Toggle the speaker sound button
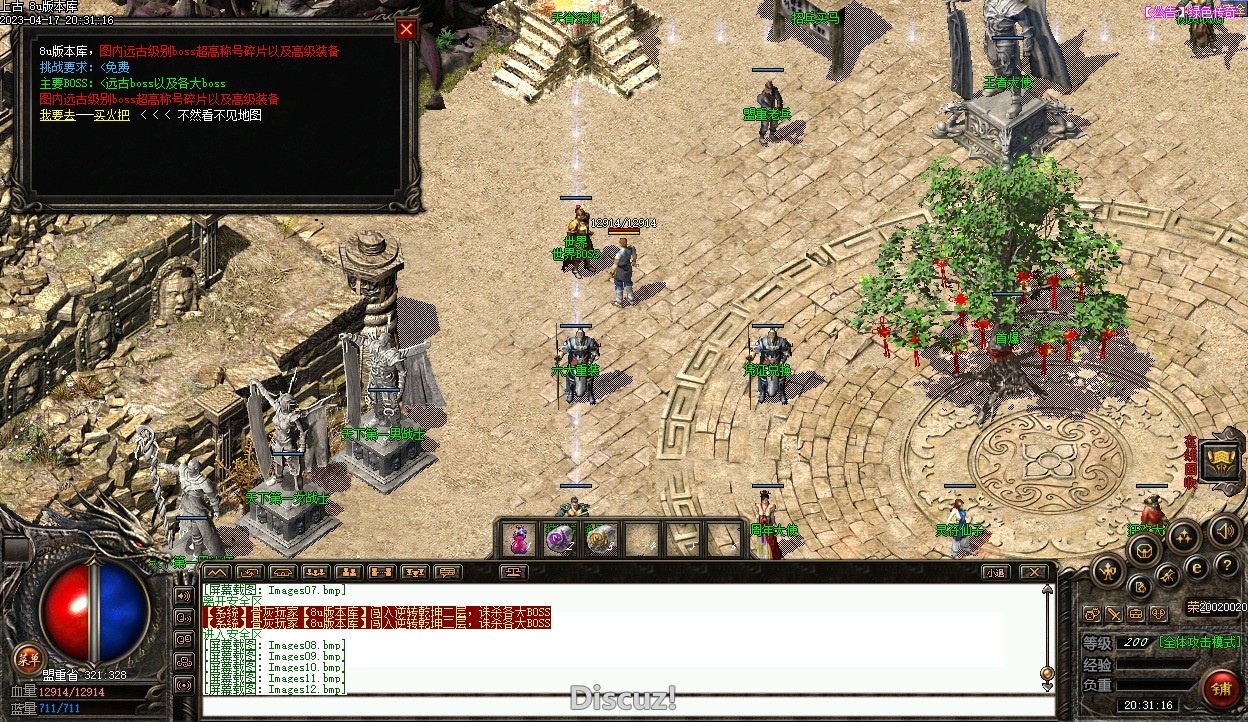1248x722 pixels. point(1223,531)
